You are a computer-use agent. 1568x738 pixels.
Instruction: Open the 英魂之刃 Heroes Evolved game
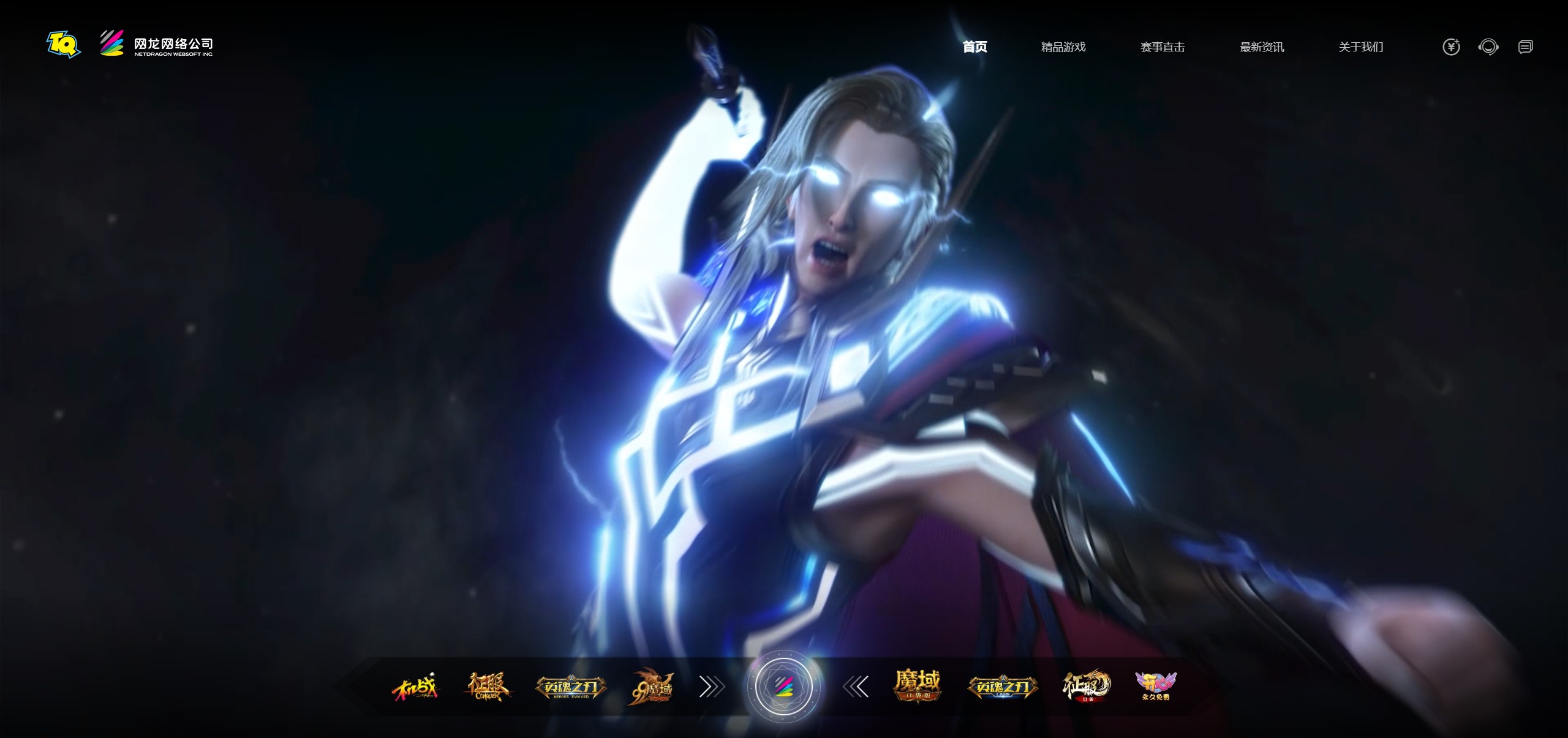[x=571, y=688]
